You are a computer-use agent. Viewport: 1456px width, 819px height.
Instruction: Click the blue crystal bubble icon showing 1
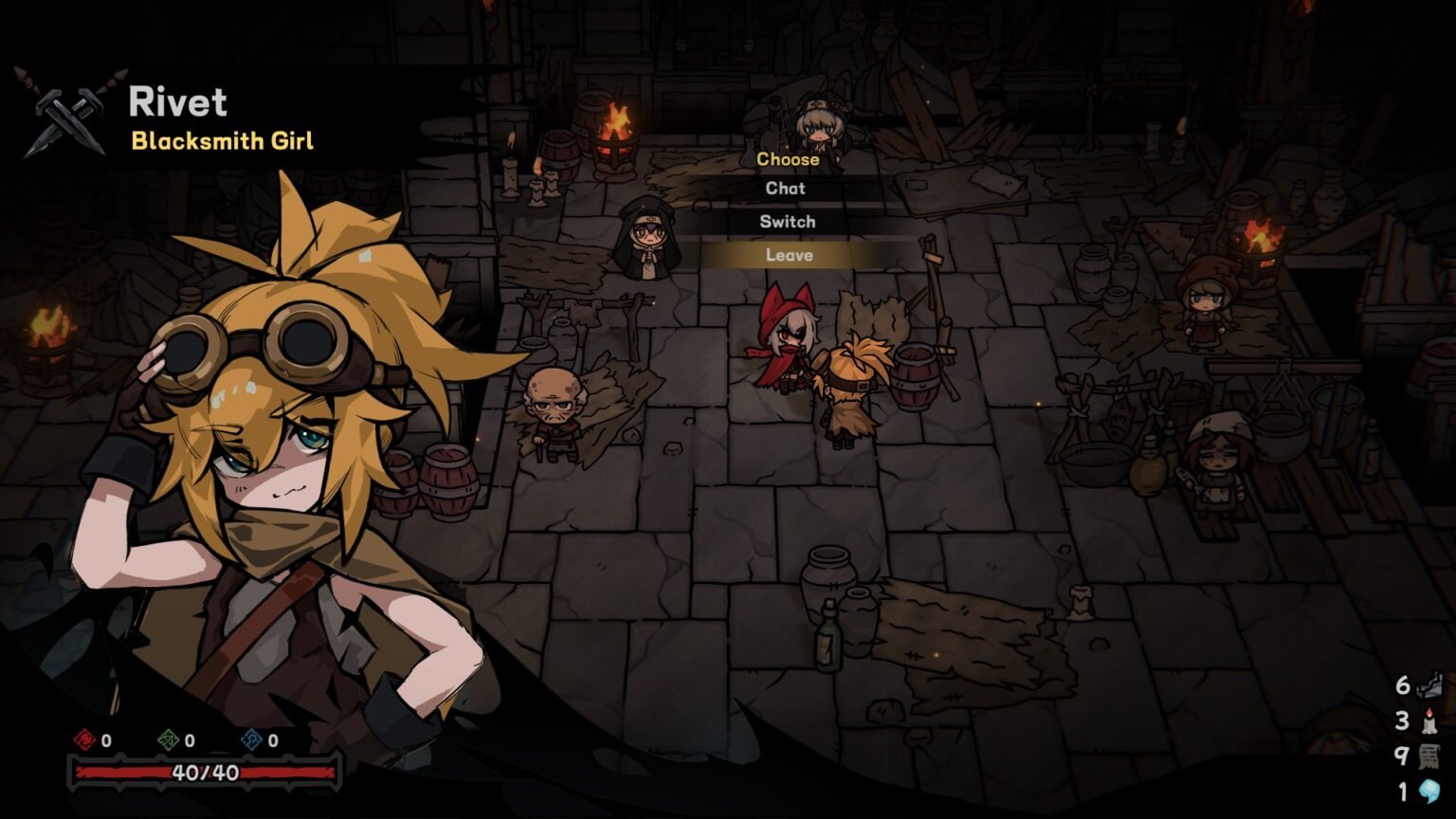click(x=1427, y=789)
